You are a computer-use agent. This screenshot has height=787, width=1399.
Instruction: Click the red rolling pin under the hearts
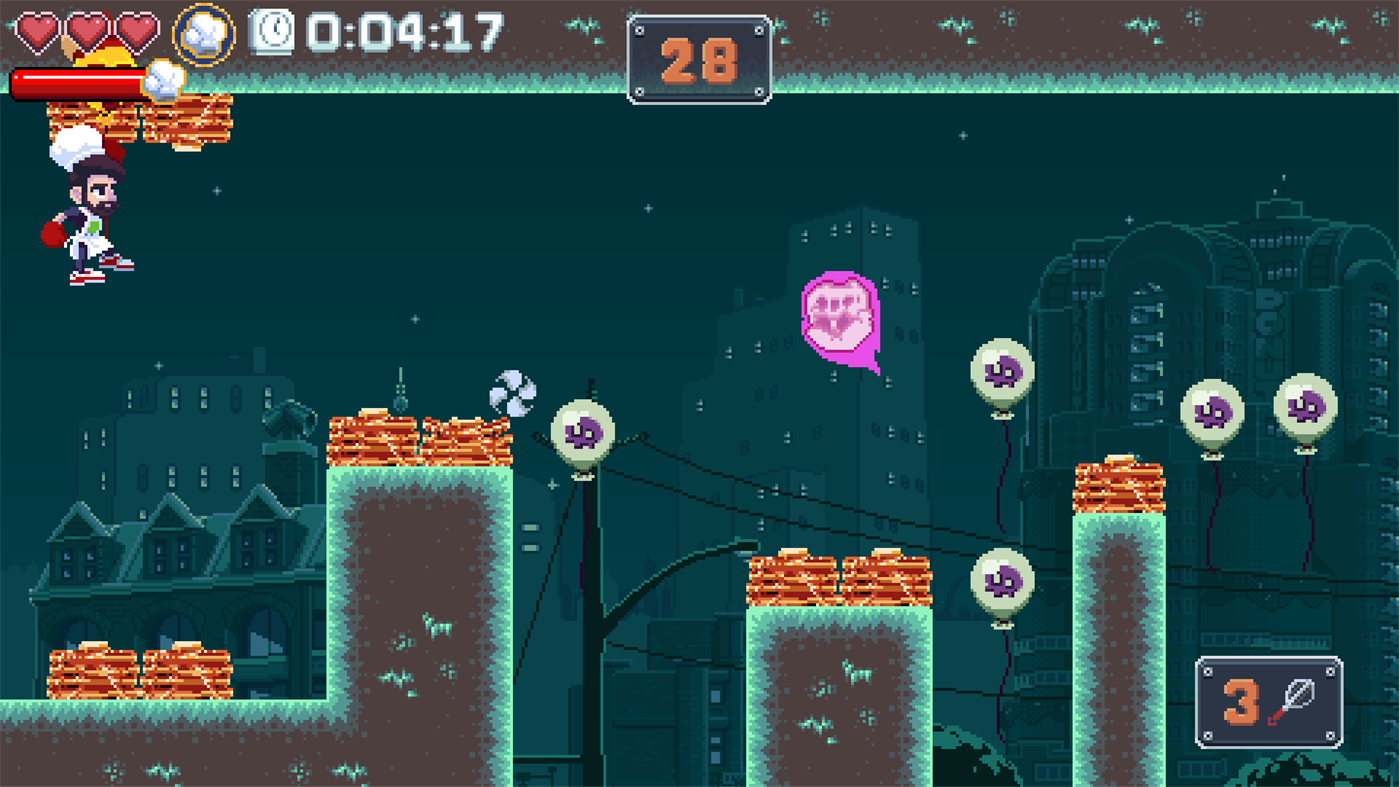click(x=80, y=81)
